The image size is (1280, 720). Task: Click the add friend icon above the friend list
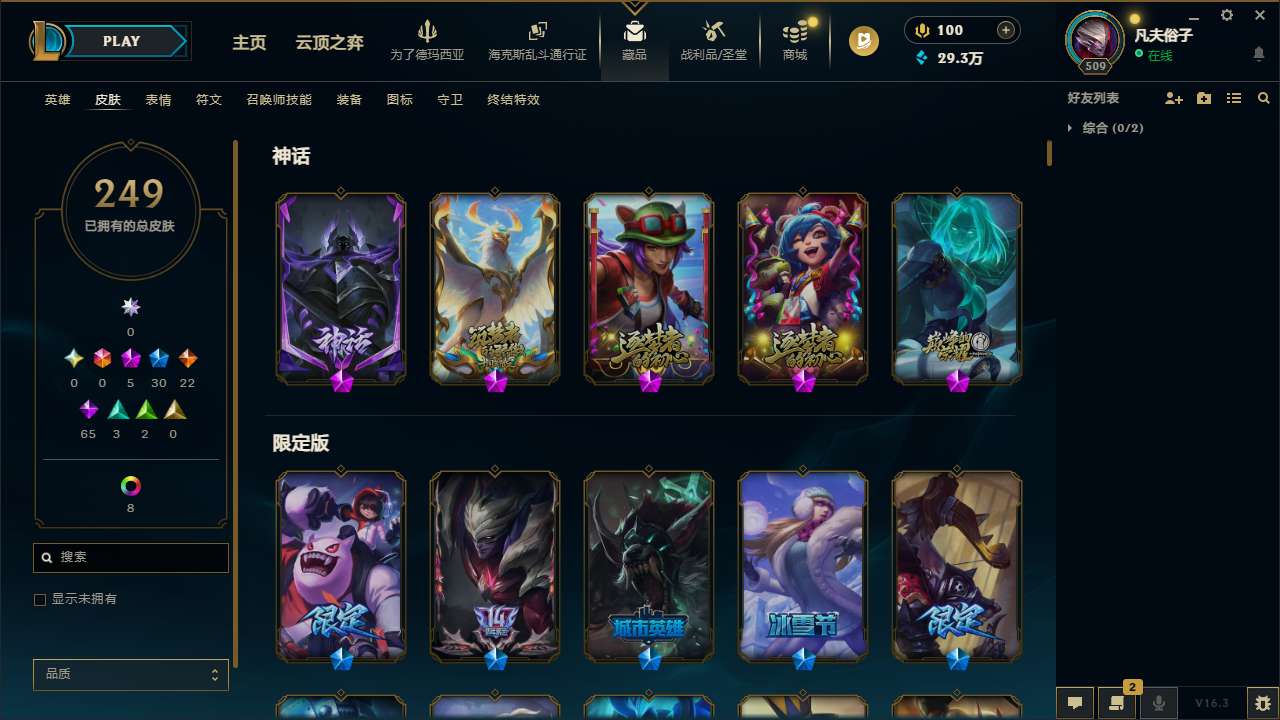(x=1173, y=98)
